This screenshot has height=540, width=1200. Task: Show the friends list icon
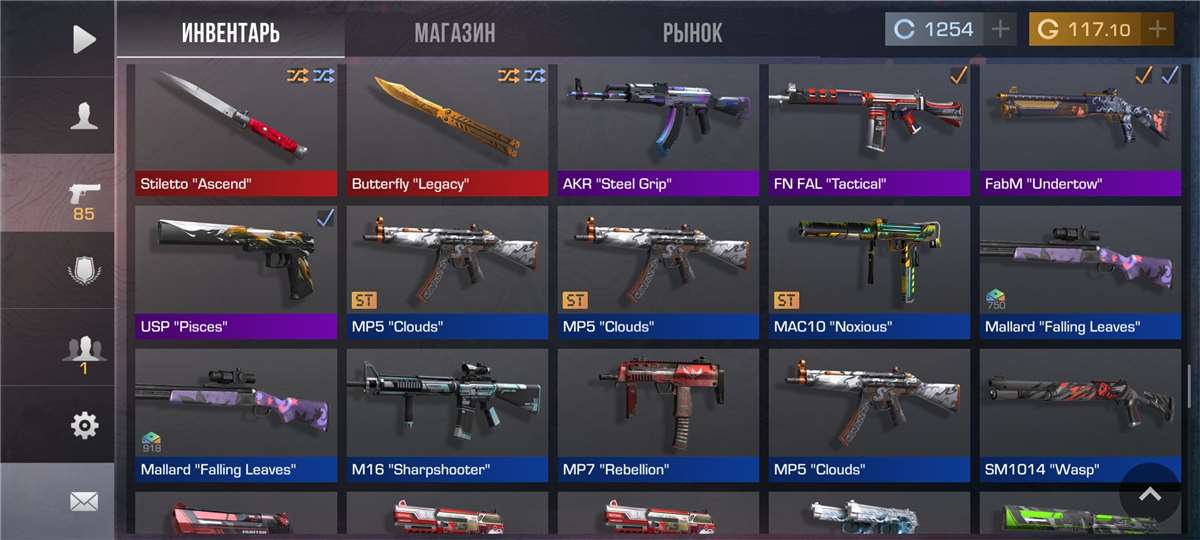[84, 349]
